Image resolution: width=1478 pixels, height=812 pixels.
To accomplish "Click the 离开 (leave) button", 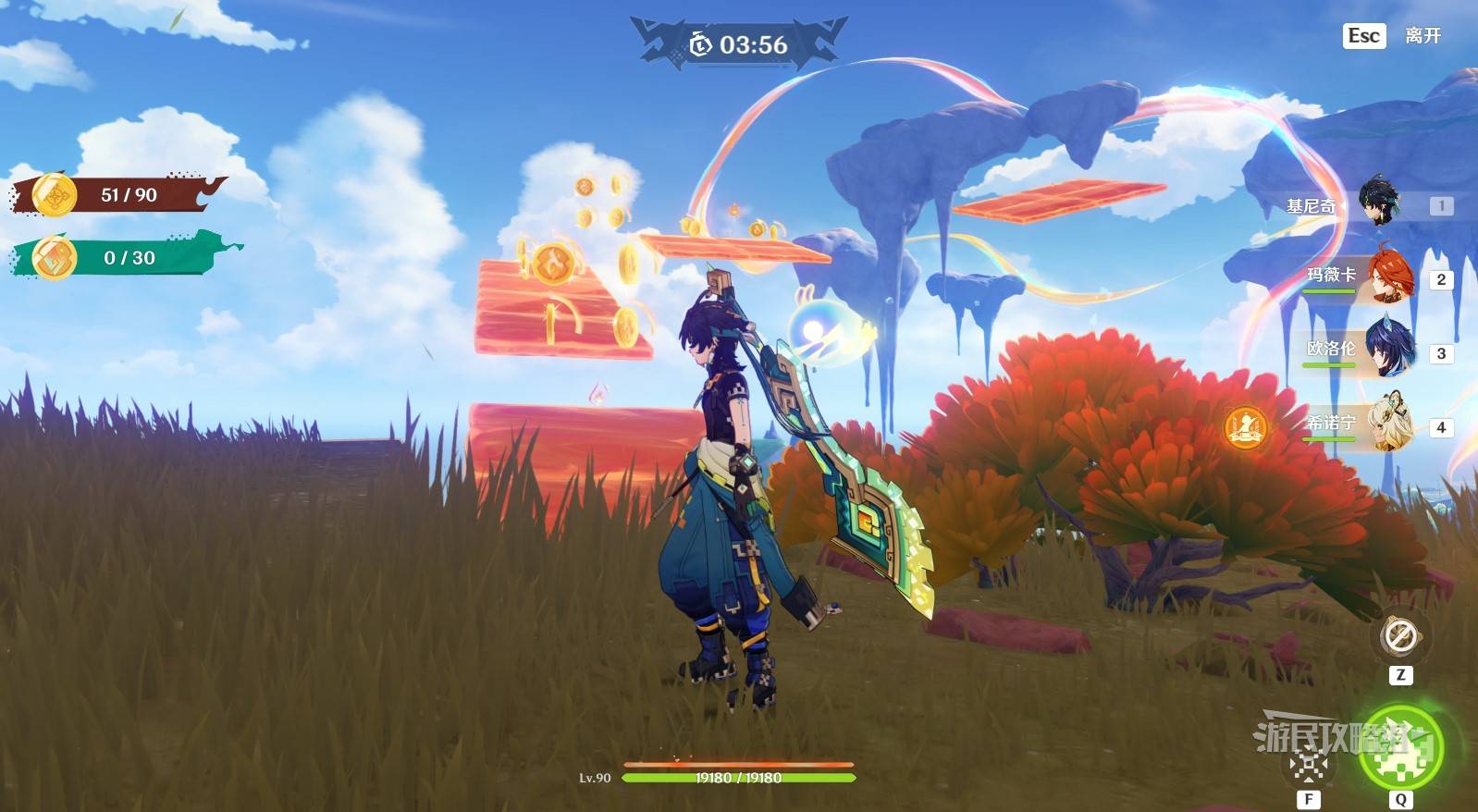I will pos(1422,36).
